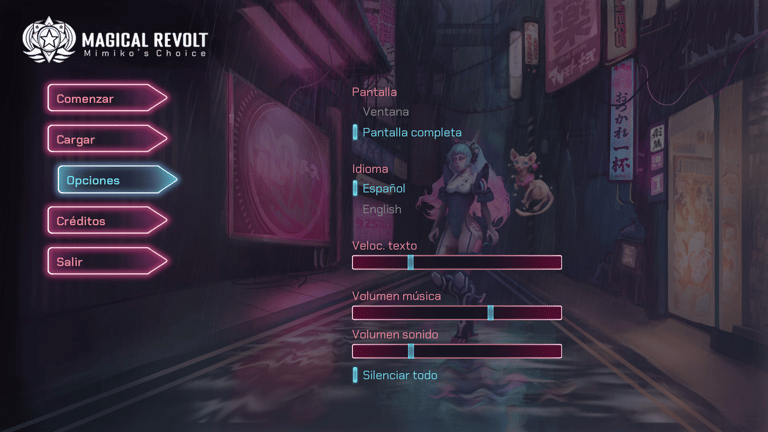Image resolution: width=768 pixels, height=432 pixels.
Task: Click the Veloc. texto slider bar
Action: point(457,263)
